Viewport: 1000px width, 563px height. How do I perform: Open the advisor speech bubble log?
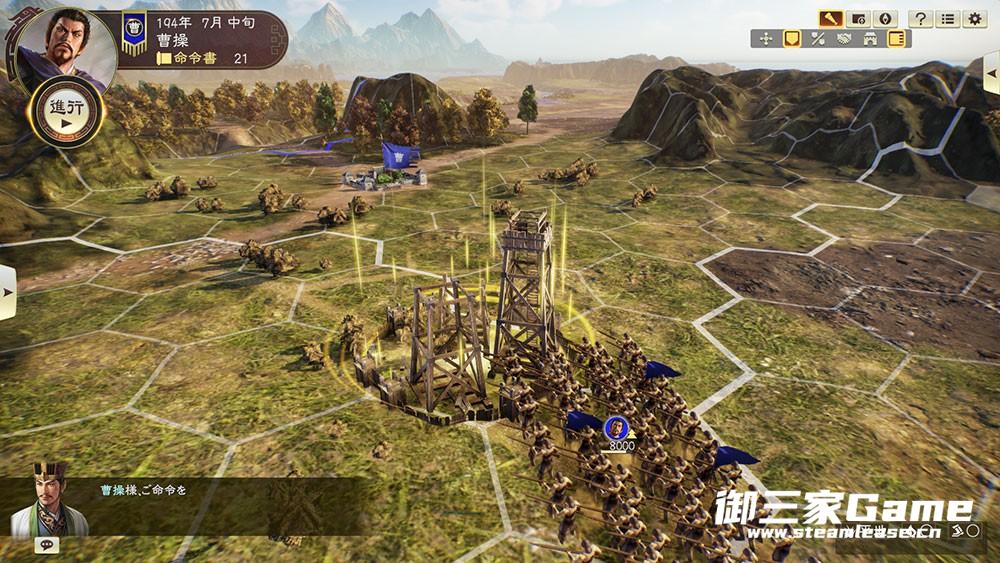click(x=45, y=545)
